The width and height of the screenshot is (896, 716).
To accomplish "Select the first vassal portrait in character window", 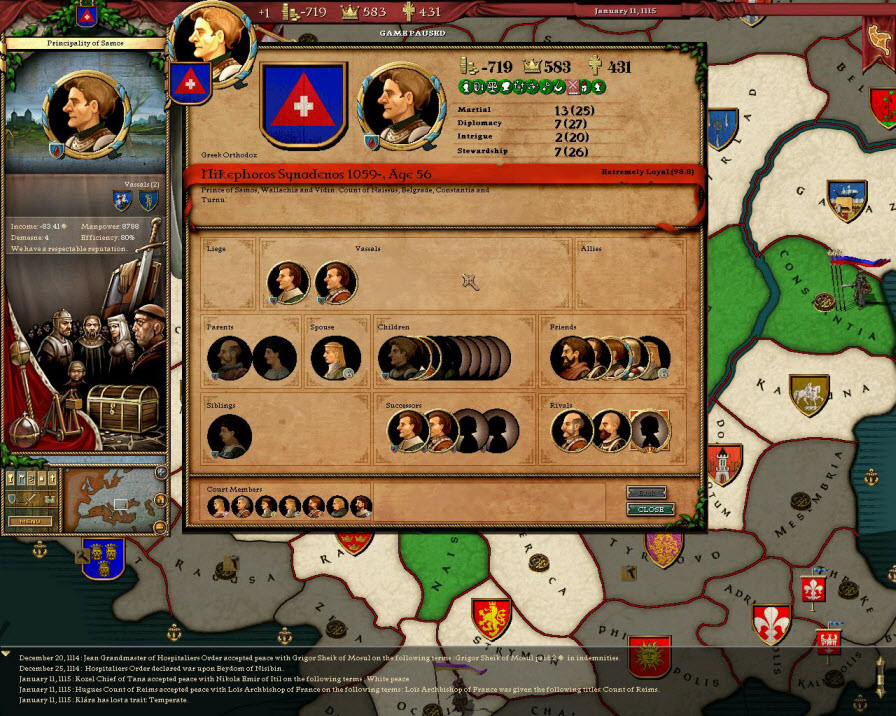I will [288, 283].
